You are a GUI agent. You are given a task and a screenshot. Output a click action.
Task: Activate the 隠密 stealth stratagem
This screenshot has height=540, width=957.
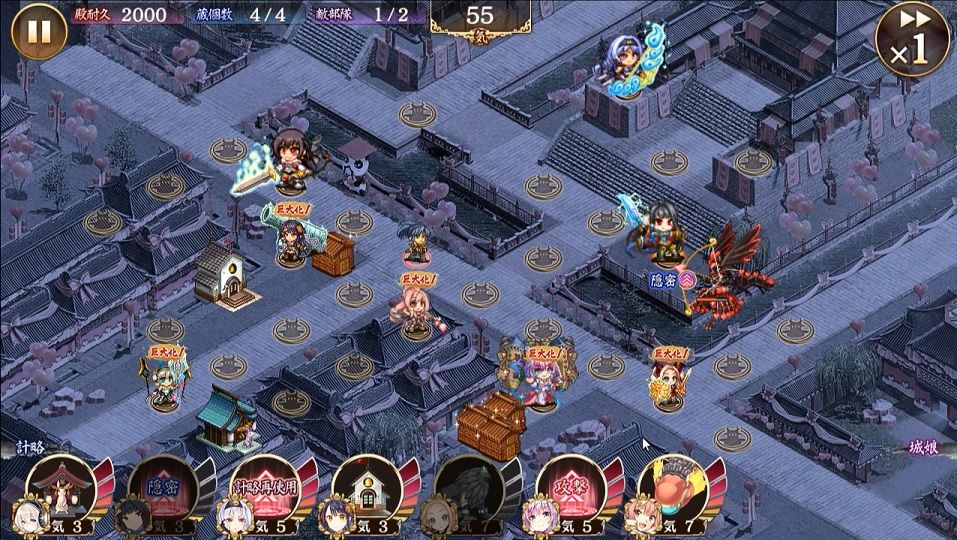coord(163,491)
